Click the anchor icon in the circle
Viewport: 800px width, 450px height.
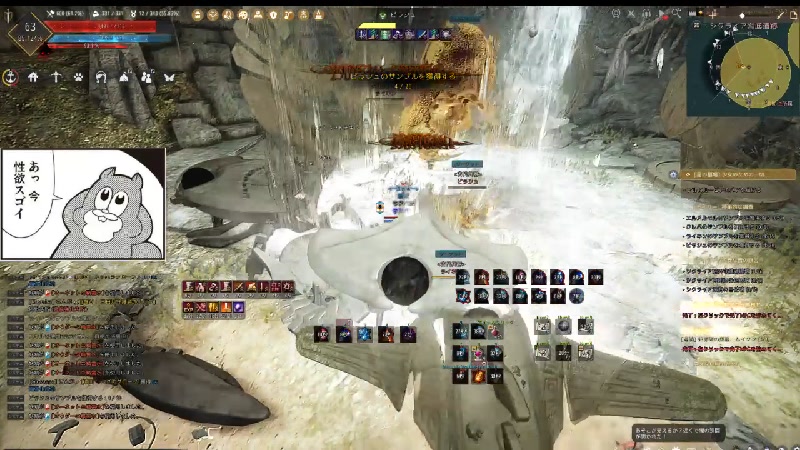(10, 77)
